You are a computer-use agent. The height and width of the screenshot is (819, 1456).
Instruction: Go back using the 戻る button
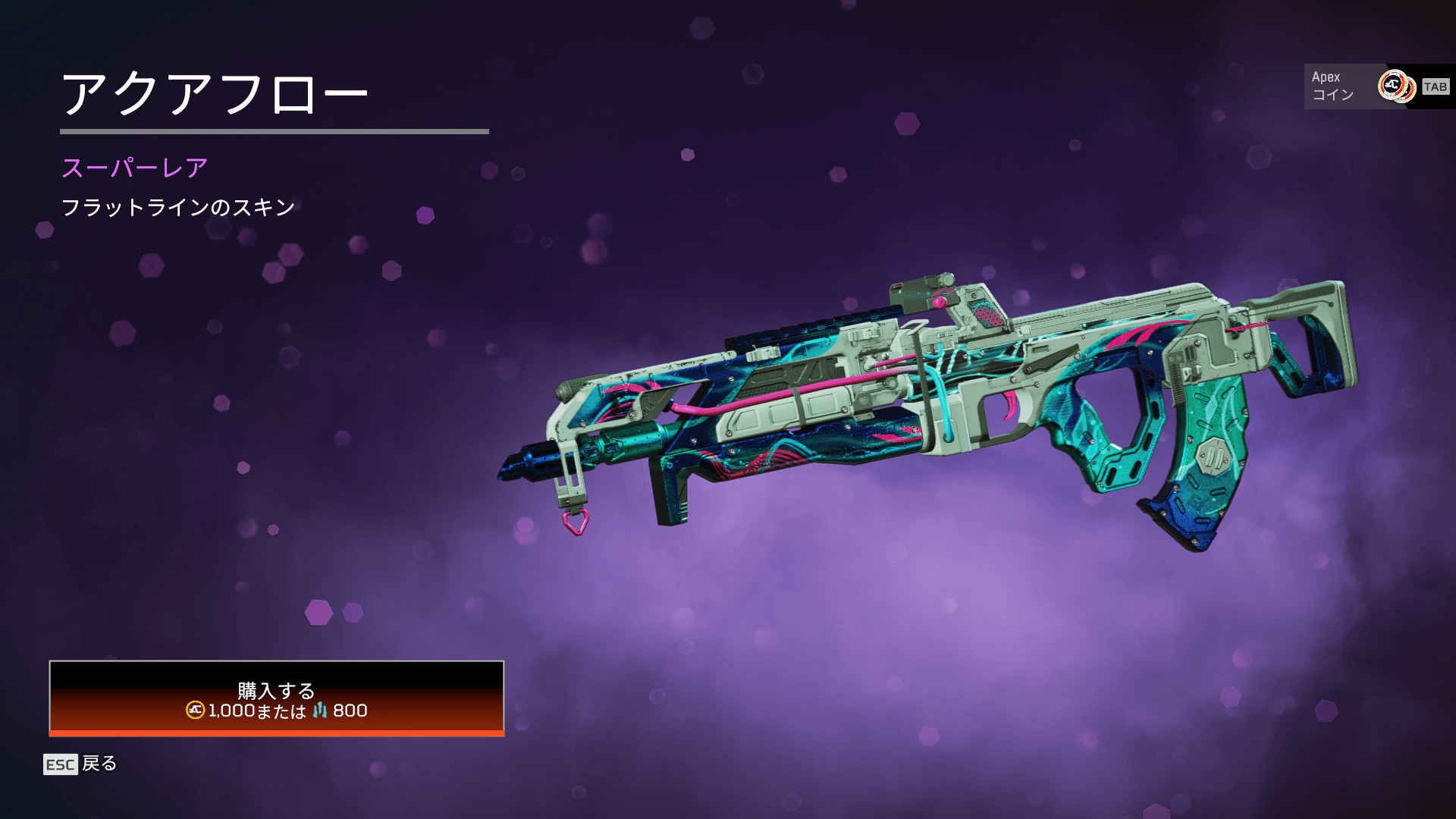coord(81,764)
